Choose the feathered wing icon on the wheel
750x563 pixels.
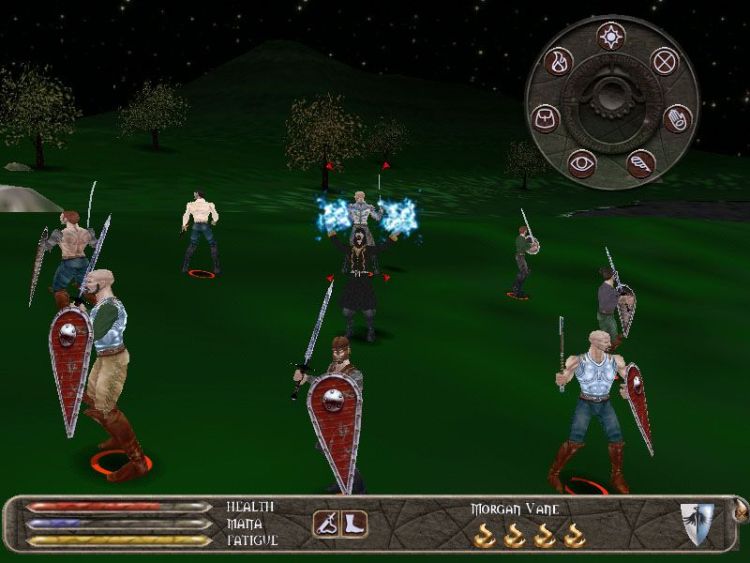click(641, 163)
